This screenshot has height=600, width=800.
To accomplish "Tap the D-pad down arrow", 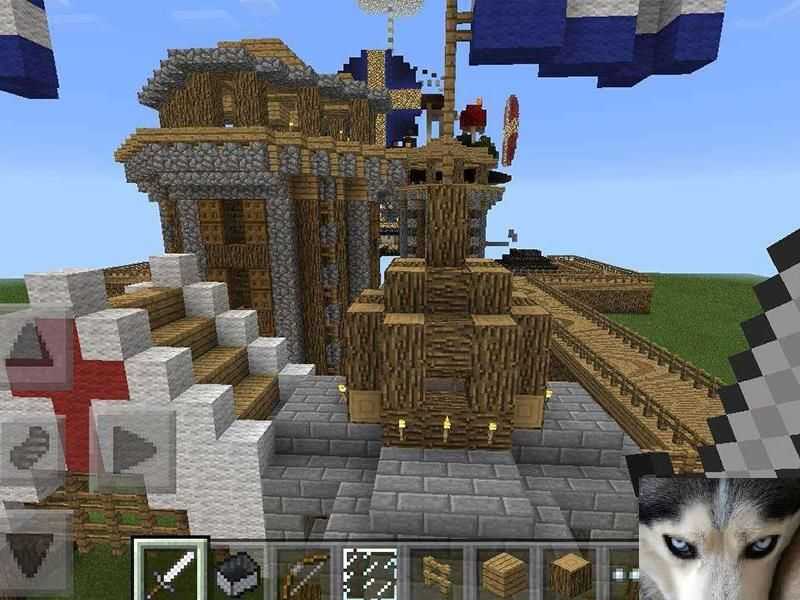I will point(35,545).
